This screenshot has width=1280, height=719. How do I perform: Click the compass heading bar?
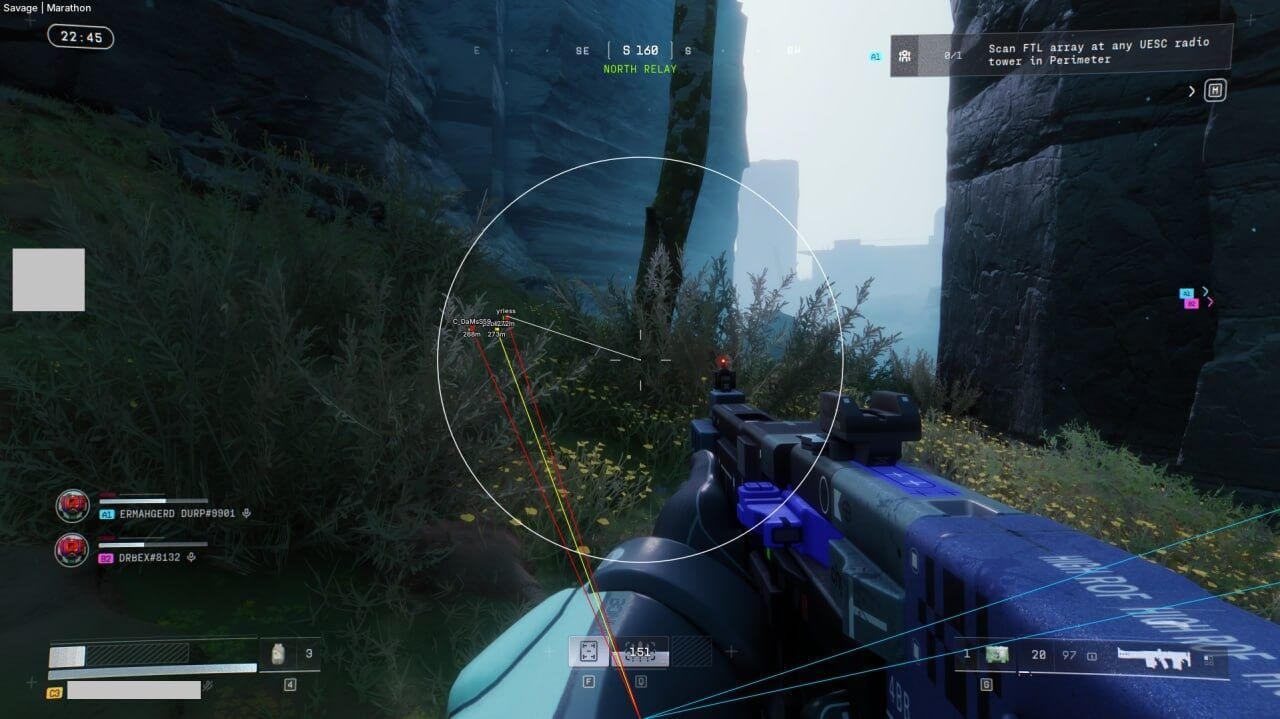pos(640,50)
